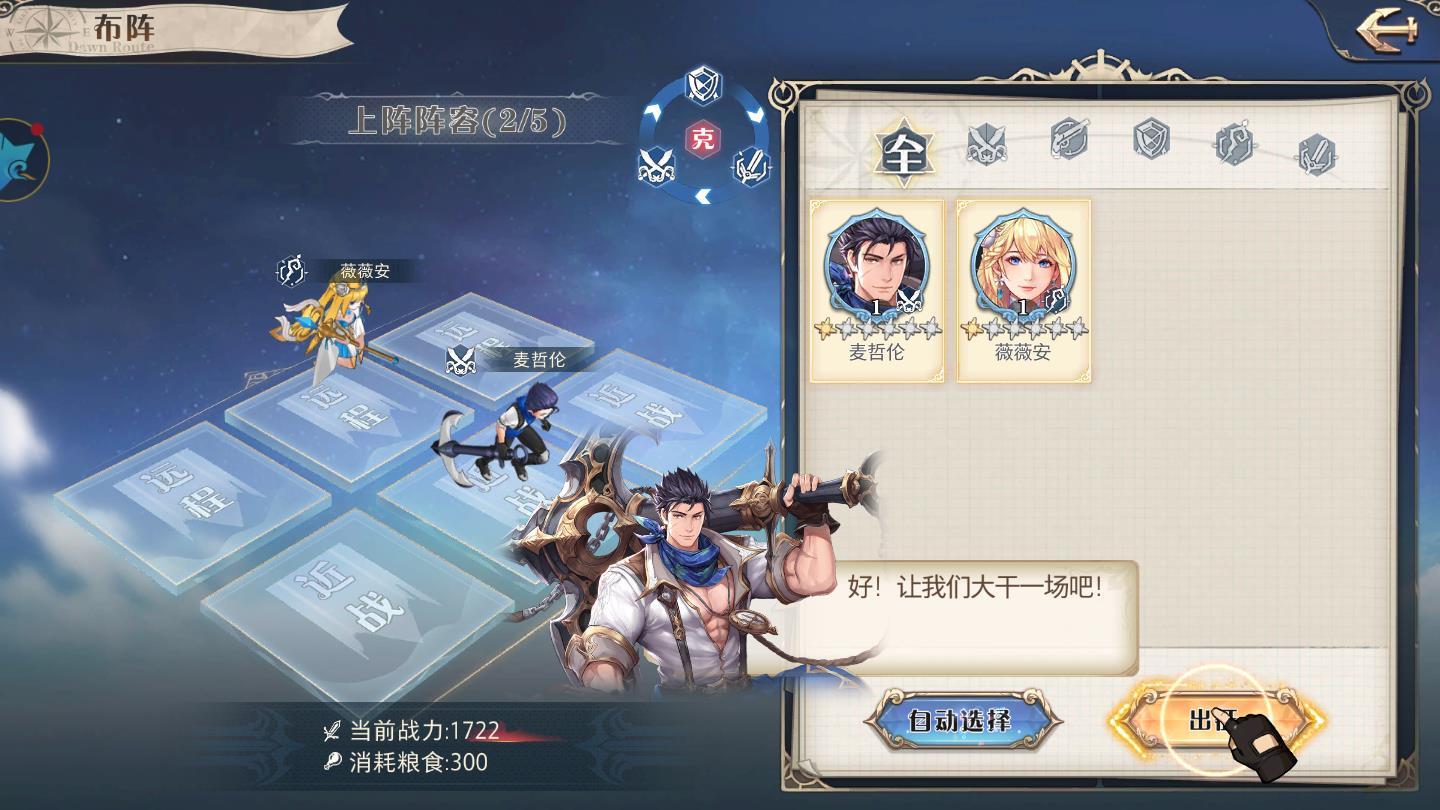This screenshot has height=810, width=1440.
Task: Deselect the 麦哲伦 hero card
Action: (877, 290)
